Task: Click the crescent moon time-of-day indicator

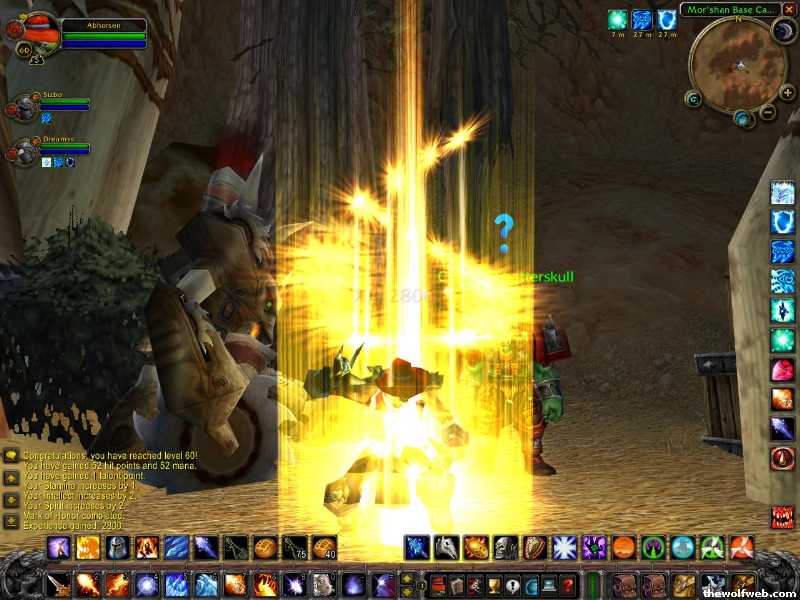Action: click(x=783, y=31)
